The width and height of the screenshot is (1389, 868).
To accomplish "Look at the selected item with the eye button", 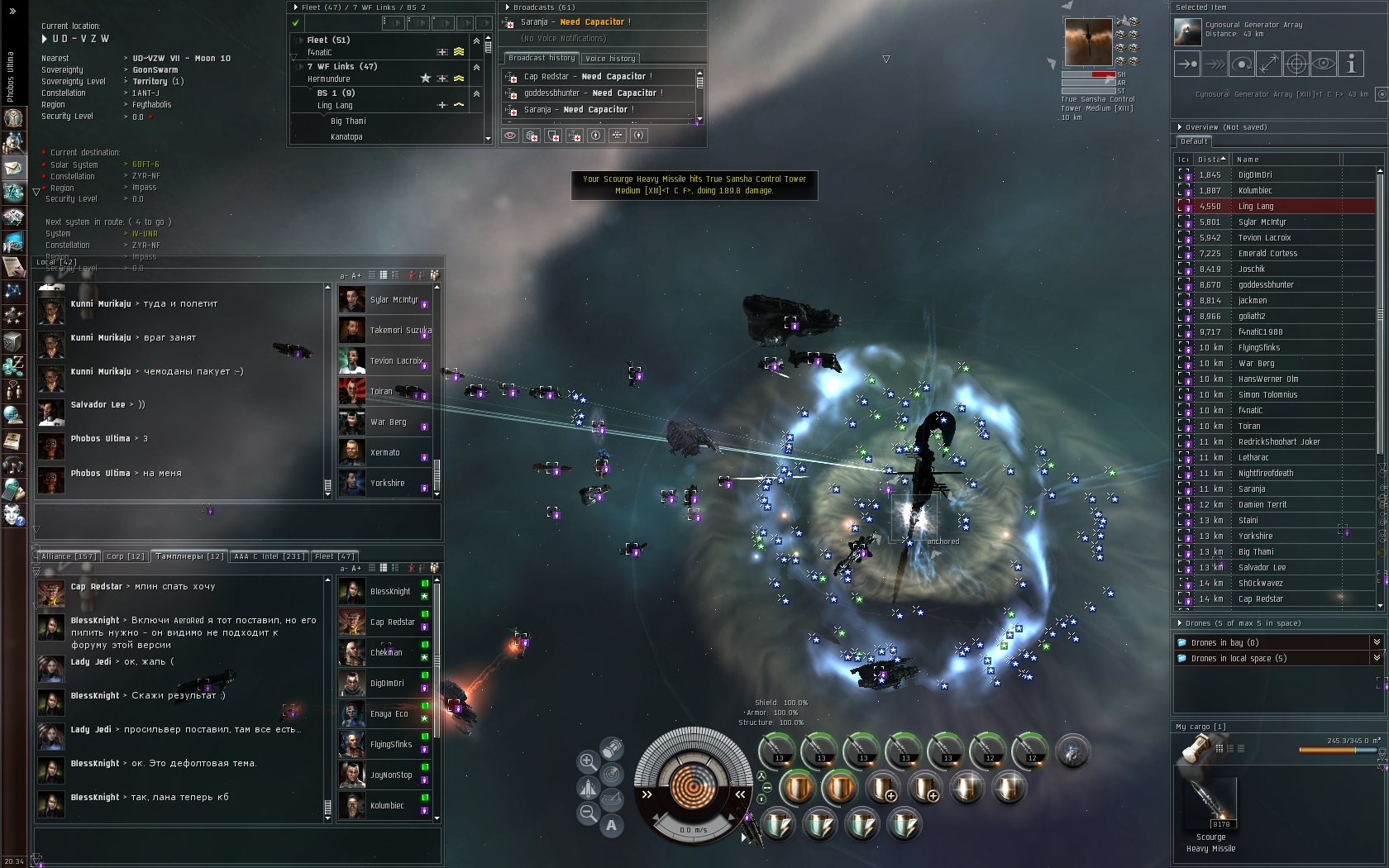I will [1324, 64].
